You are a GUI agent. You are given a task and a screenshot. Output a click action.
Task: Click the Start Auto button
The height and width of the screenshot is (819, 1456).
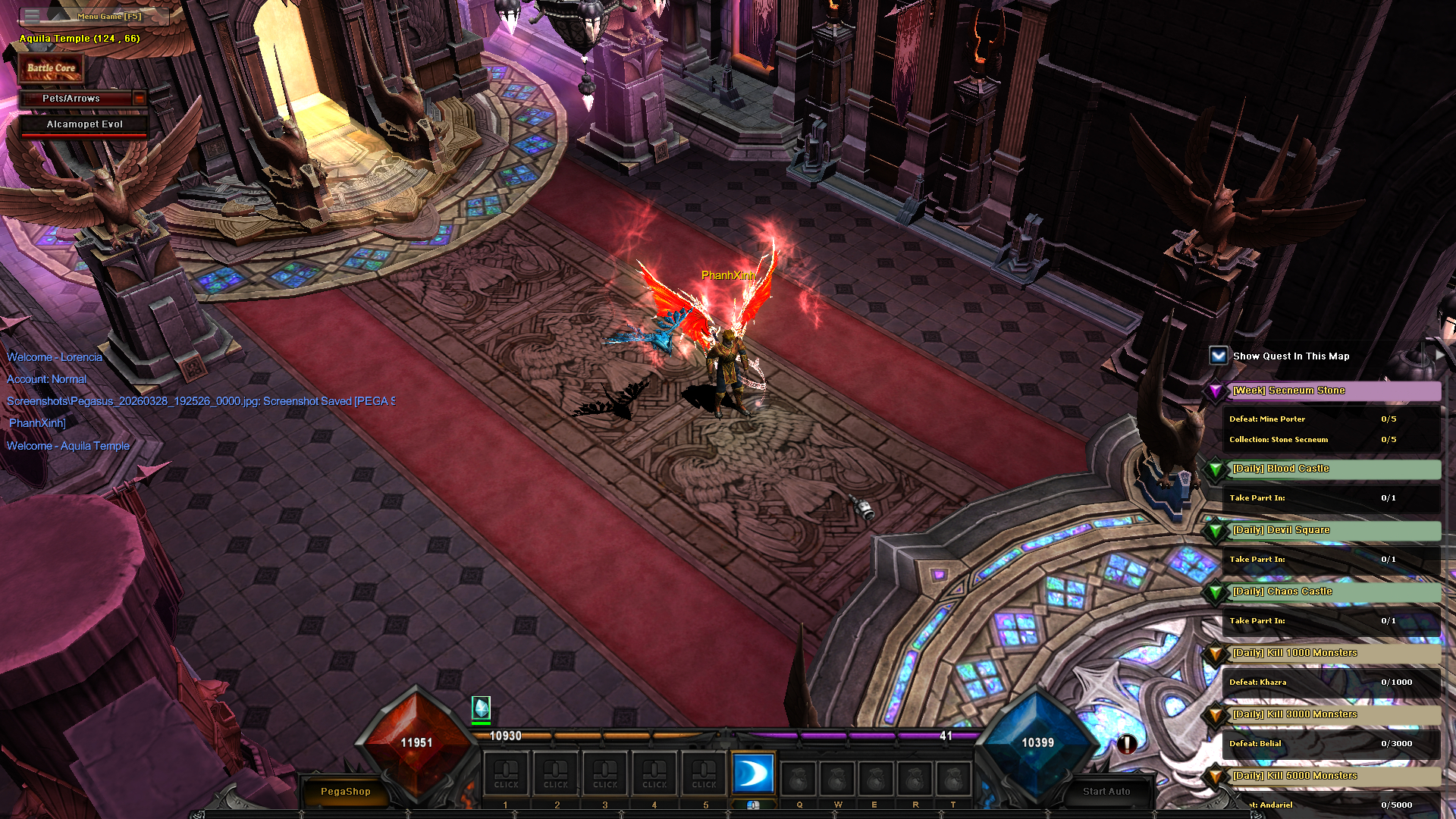1106,791
